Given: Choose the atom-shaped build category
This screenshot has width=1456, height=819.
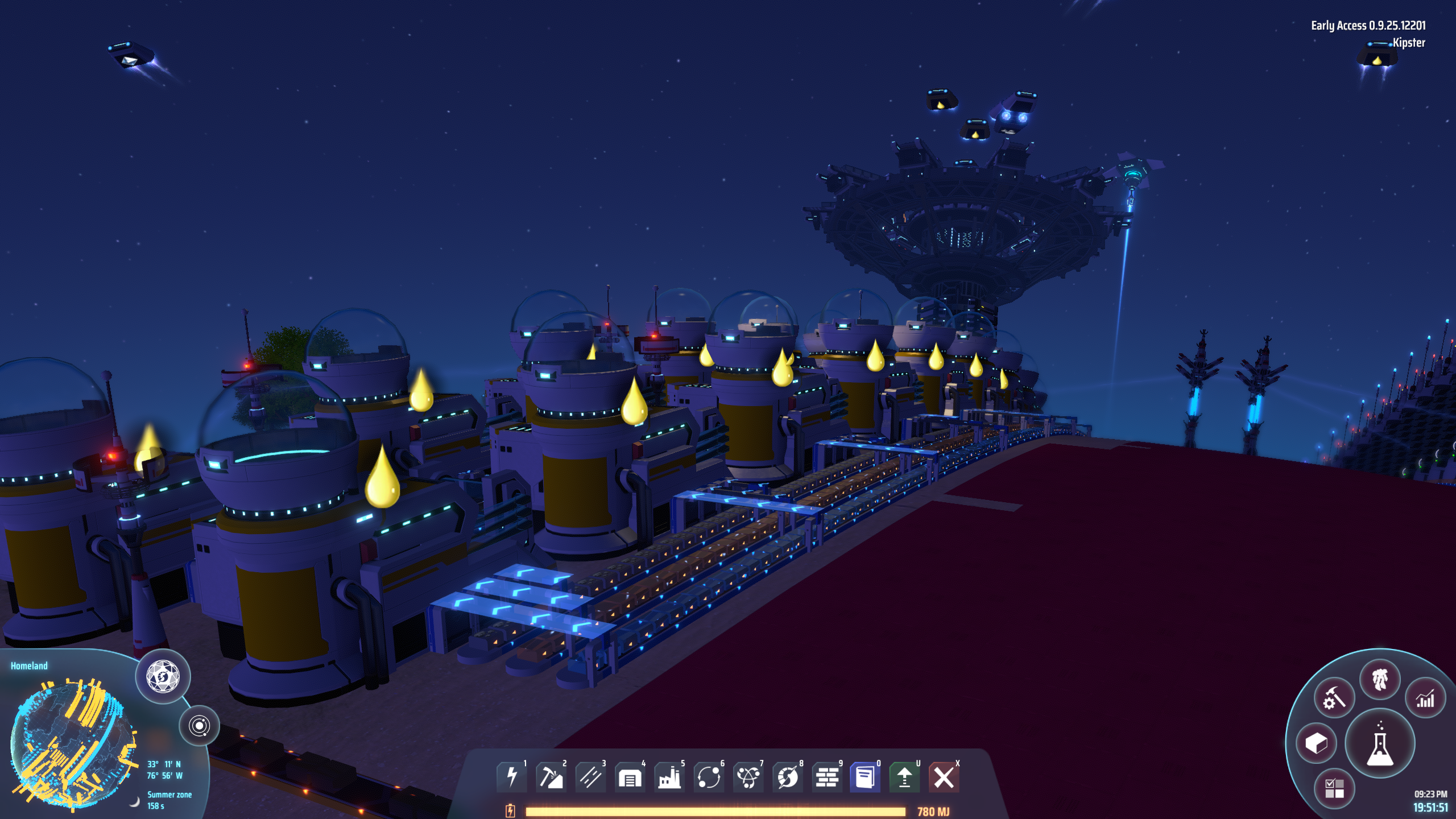Looking at the screenshot, I should coord(748,776).
